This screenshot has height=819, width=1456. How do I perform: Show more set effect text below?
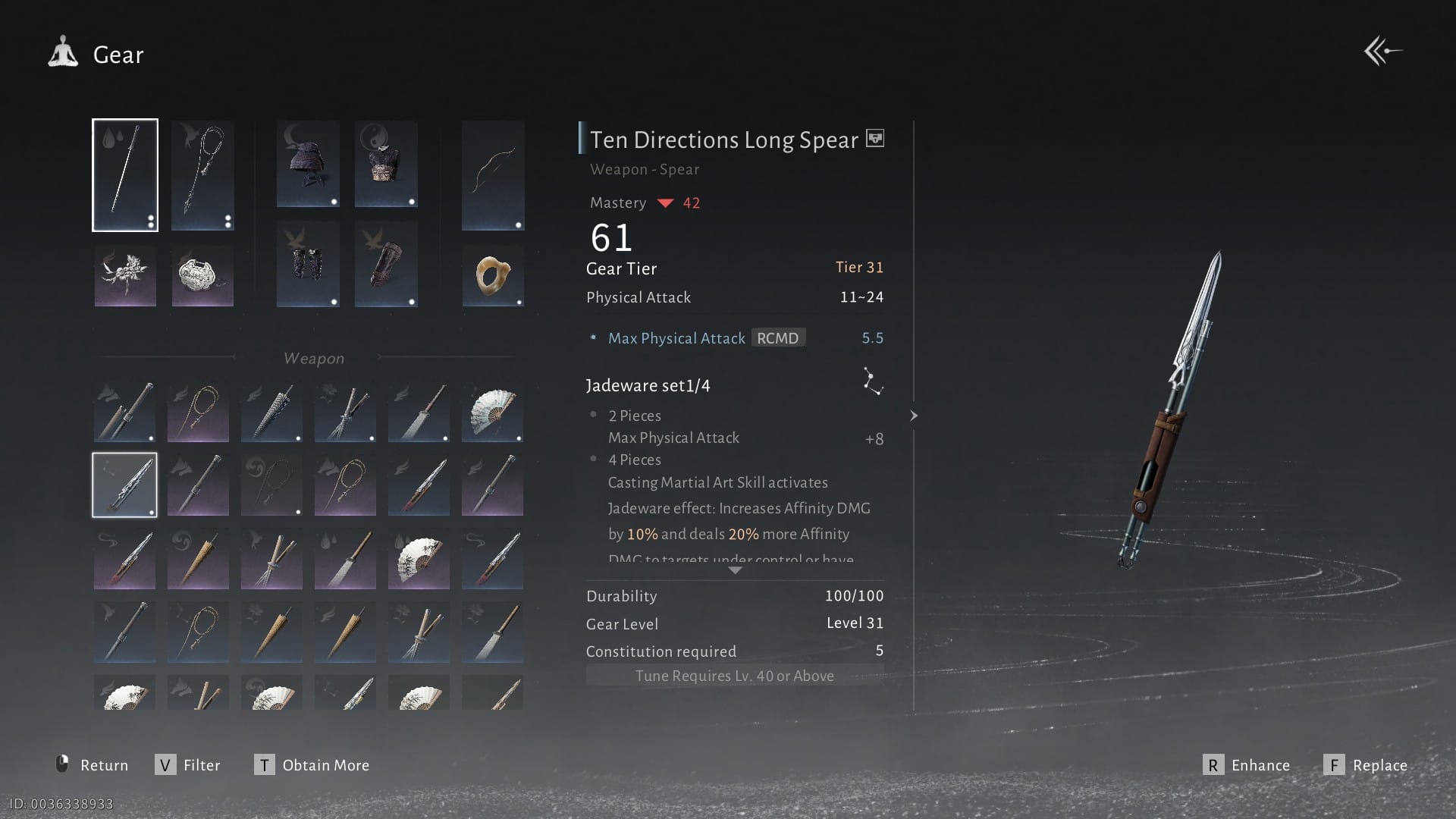[734, 570]
